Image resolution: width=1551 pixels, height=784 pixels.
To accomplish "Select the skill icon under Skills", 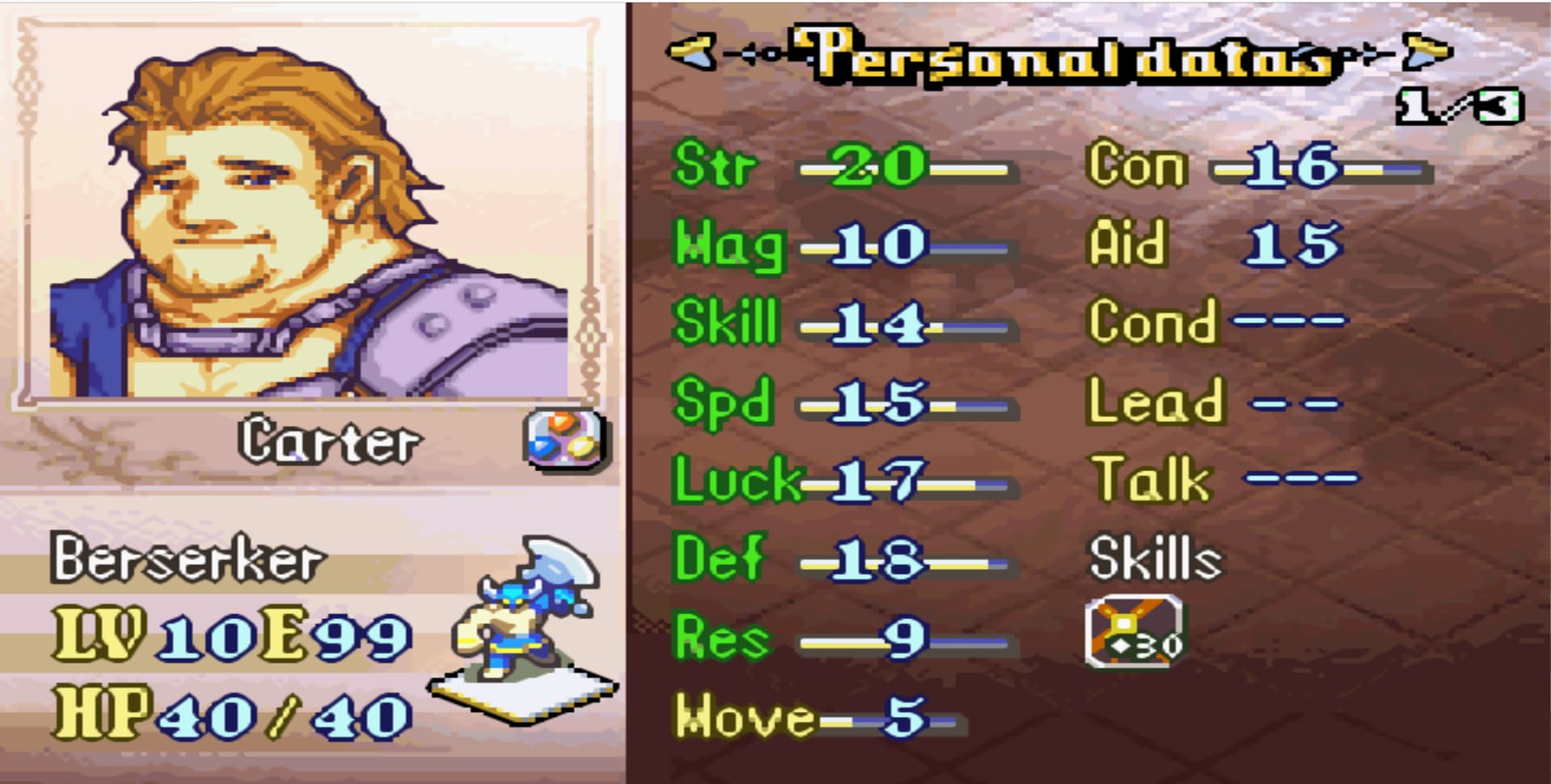I will [x=1135, y=631].
